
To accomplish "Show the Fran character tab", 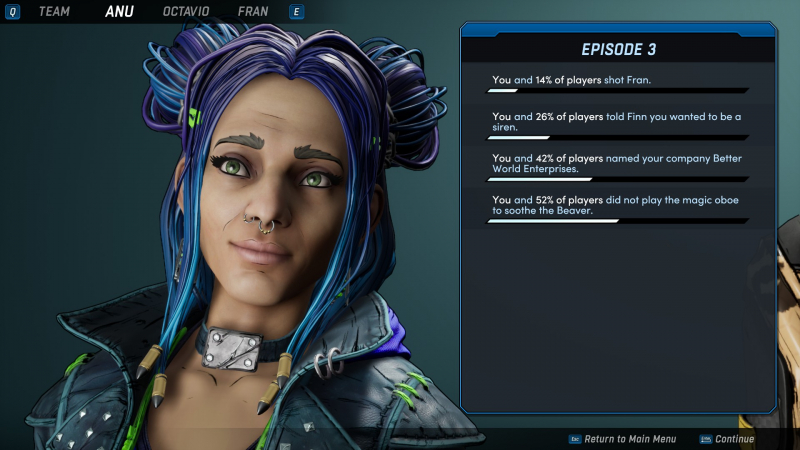I will (253, 12).
